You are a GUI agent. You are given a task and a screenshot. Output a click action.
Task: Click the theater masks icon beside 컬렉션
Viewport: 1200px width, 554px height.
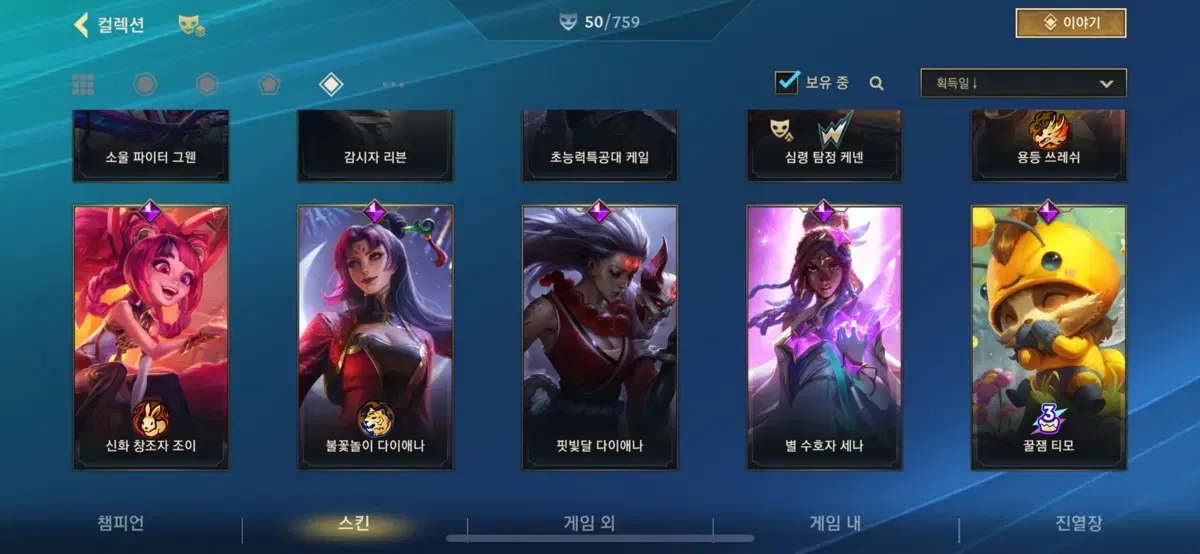click(x=191, y=26)
